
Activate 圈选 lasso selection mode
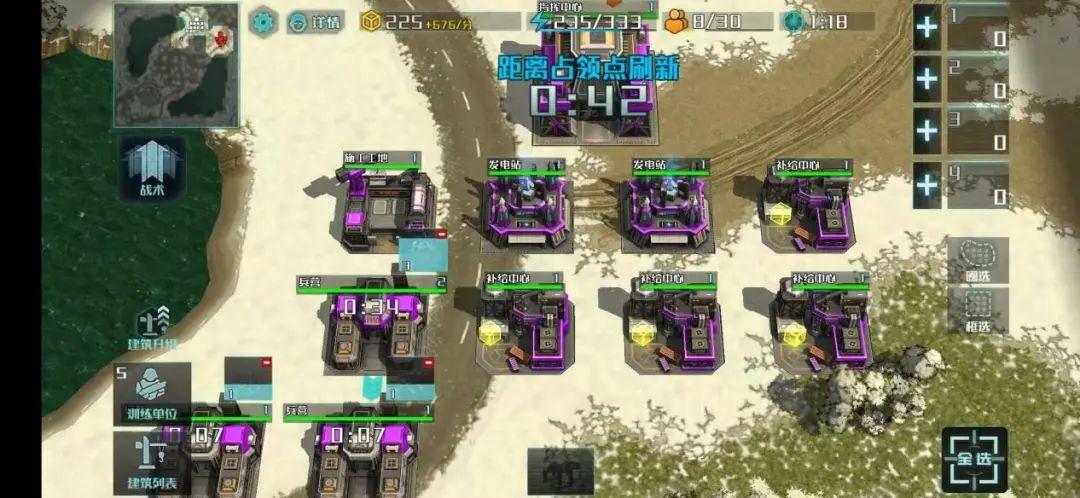coord(977,260)
